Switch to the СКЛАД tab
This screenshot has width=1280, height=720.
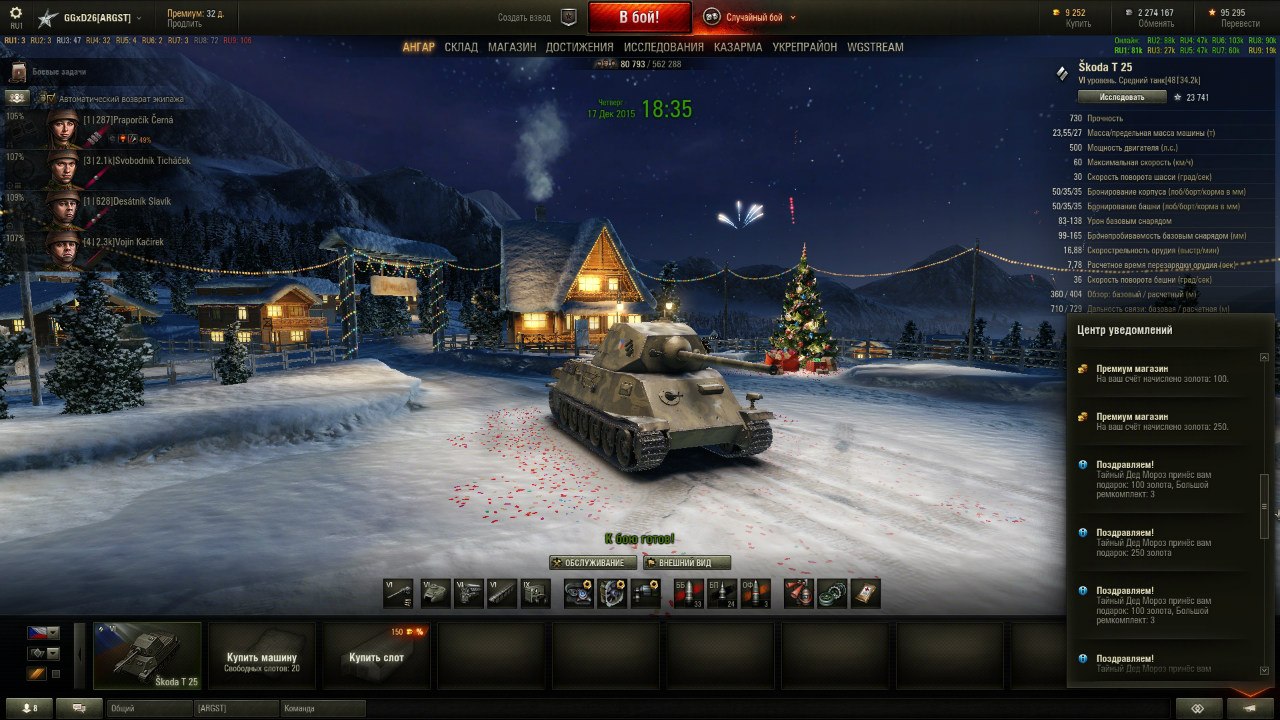461,47
